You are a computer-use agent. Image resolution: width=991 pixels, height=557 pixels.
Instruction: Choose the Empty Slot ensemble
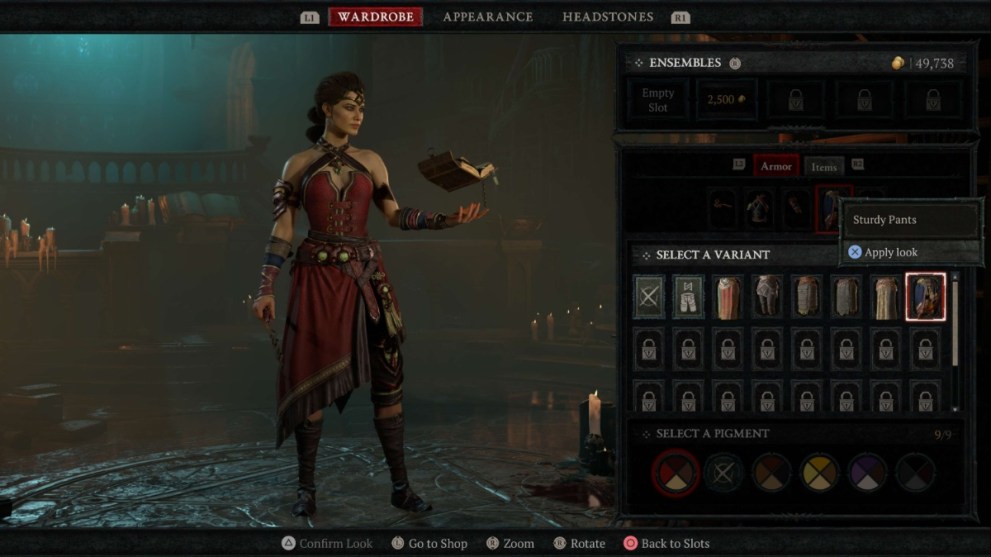(658, 100)
